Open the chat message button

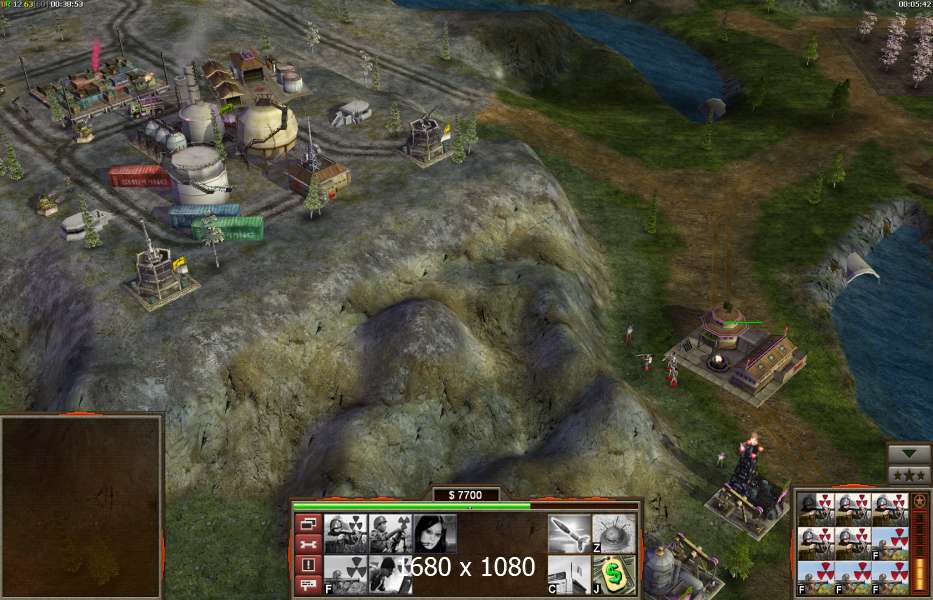point(309,584)
